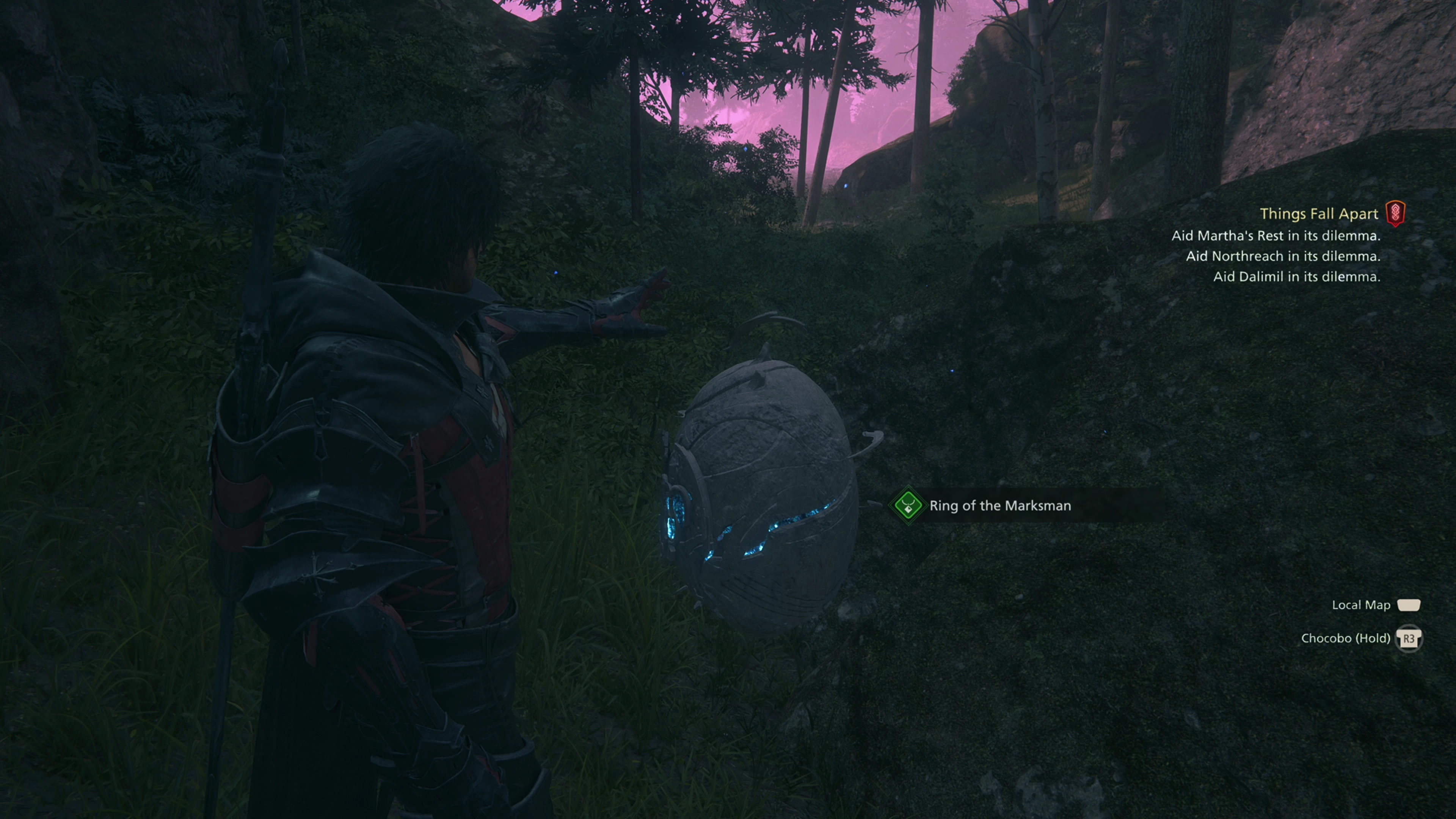Click the Ring of the Marksman pickup notice

click(x=999, y=505)
